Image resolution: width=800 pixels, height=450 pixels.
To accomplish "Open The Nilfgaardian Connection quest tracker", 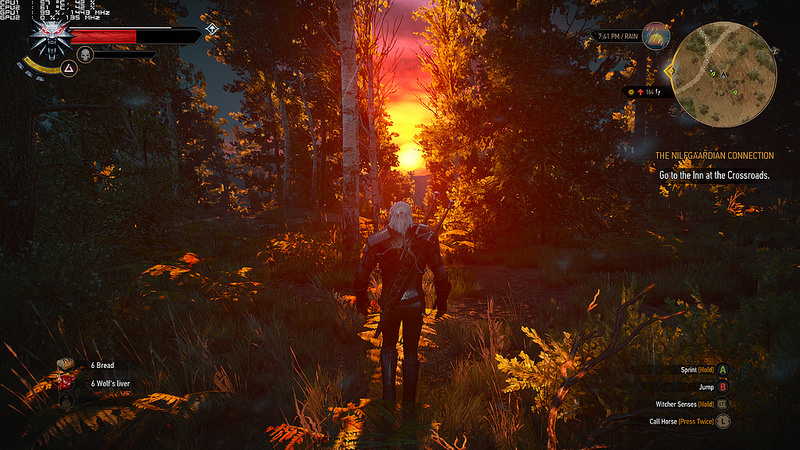I will [714, 156].
